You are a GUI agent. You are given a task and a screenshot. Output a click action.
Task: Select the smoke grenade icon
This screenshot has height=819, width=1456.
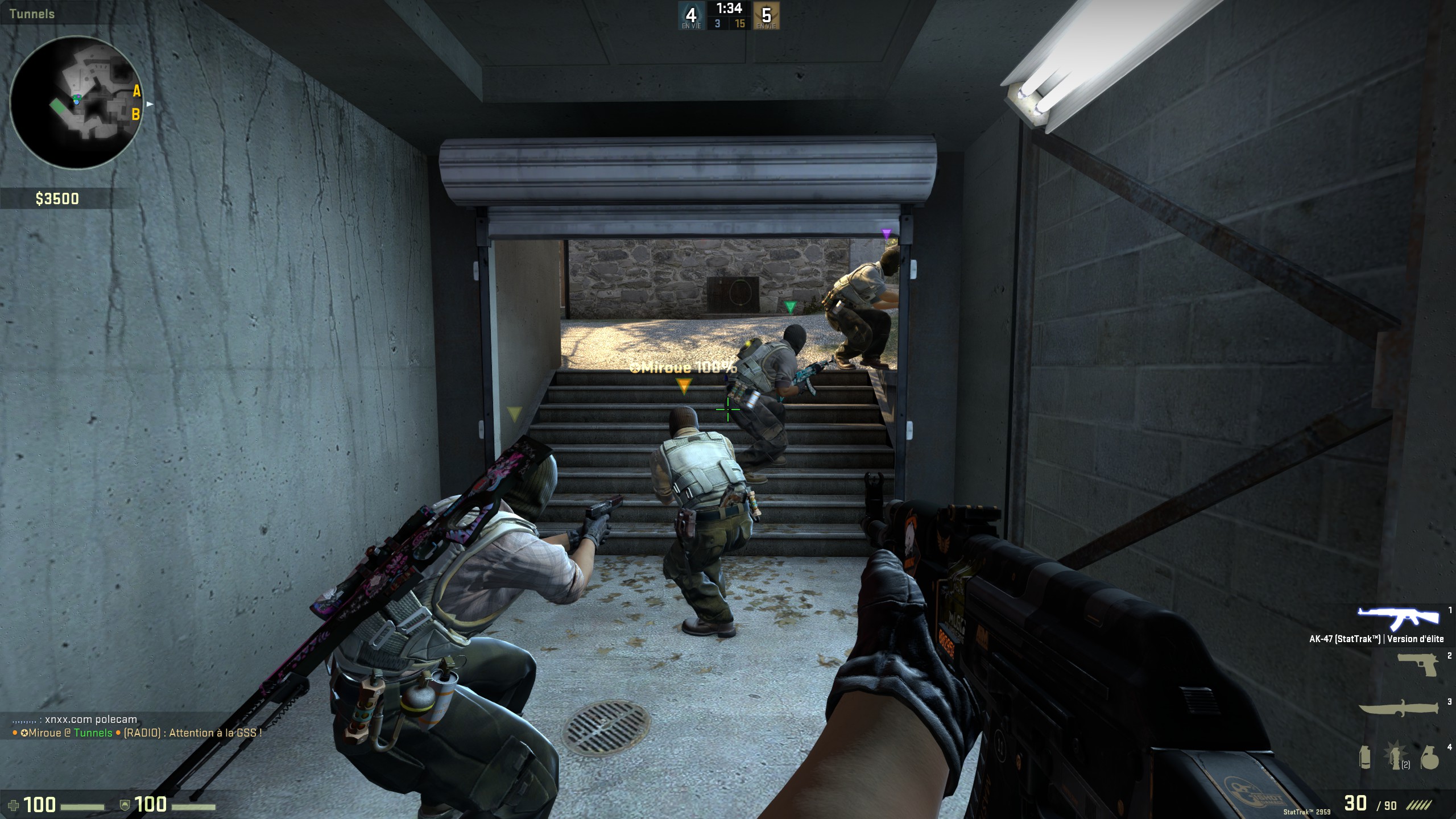click(x=1365, y=757)
